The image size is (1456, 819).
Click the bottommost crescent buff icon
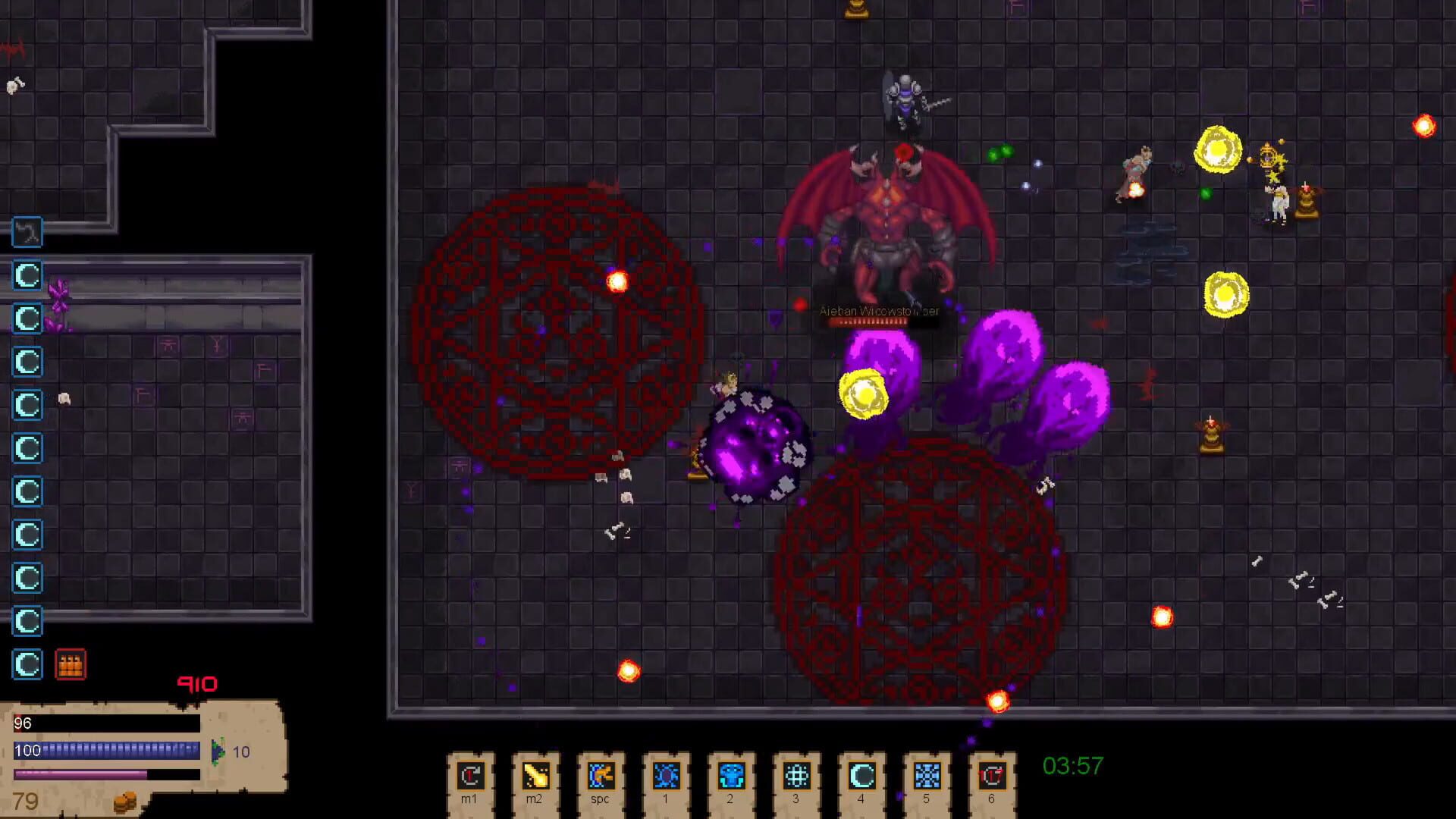27,664
